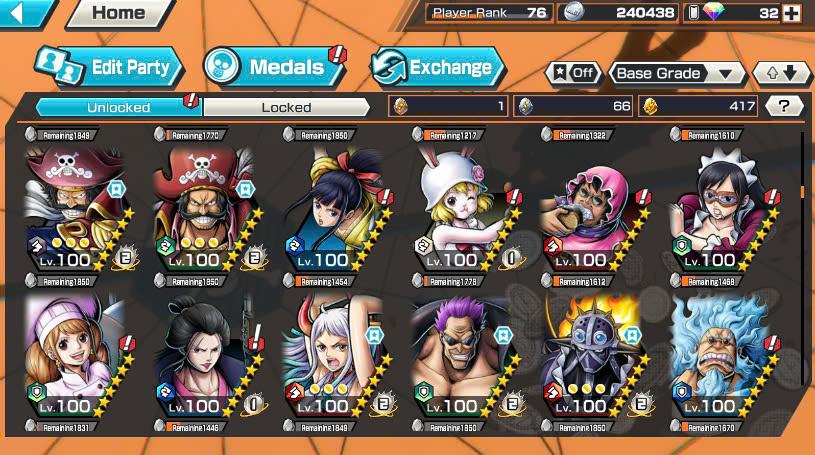Switch to the Locked characters tab
This screenshot has width=815, height=455.
coord(287,107)
